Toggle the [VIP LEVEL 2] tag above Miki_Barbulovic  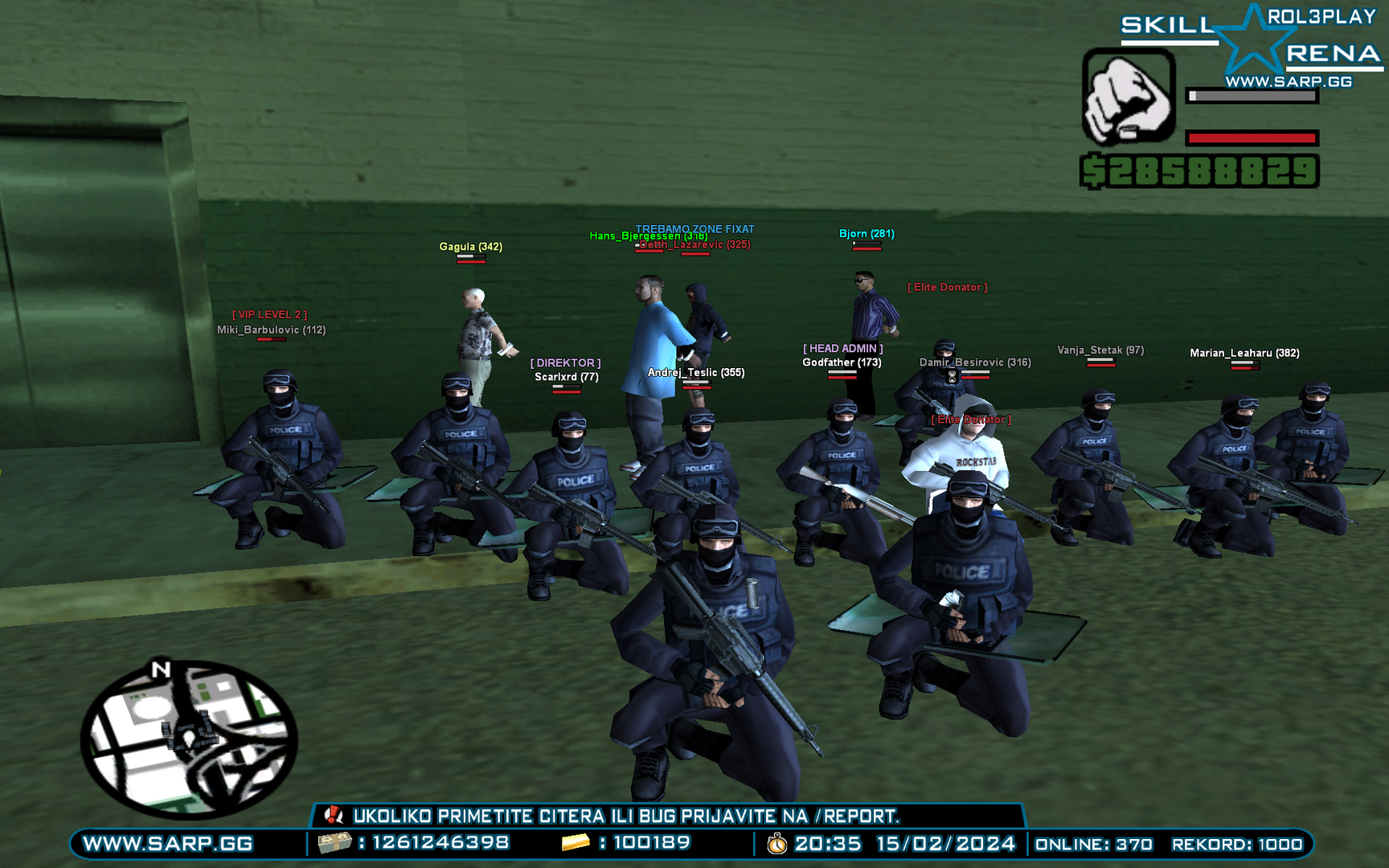[271, 314]
